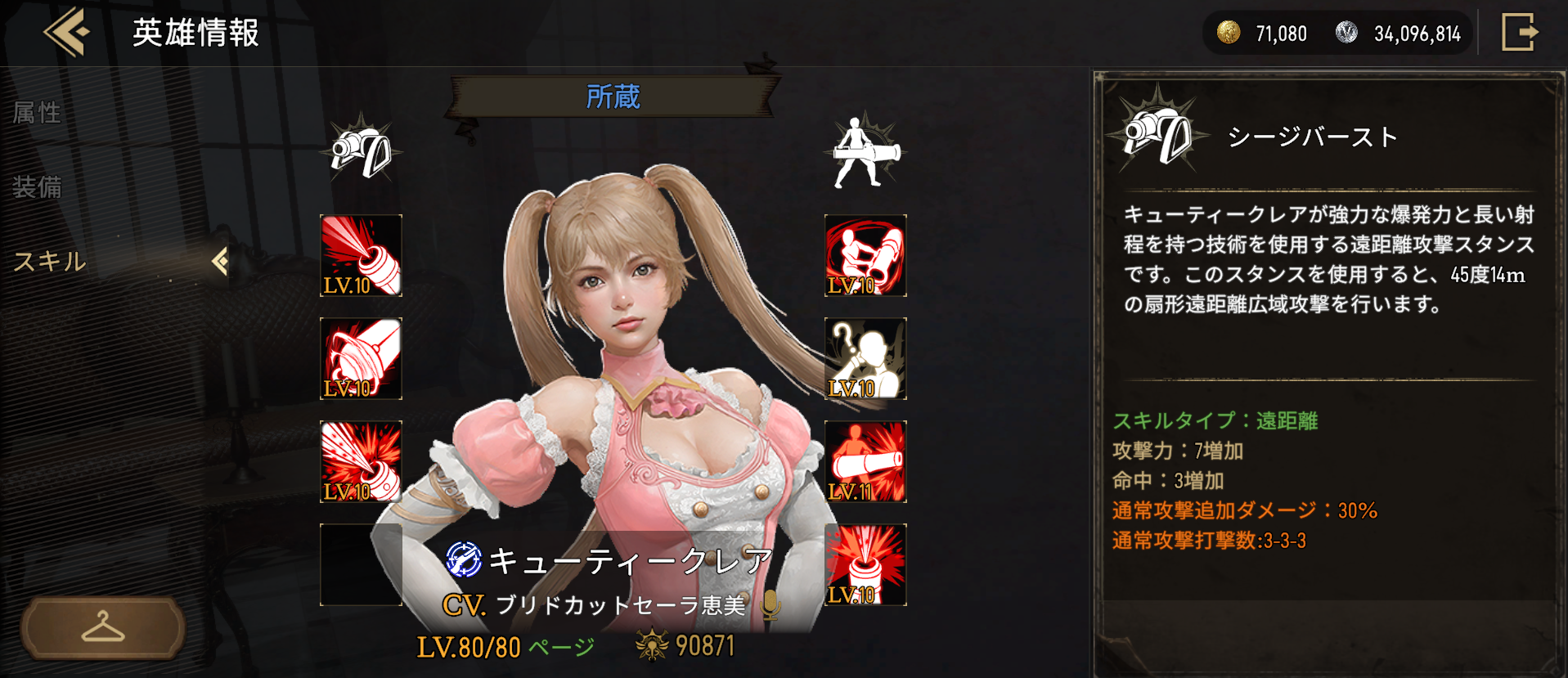Open the 装備 tab
The height and width of the screenshot is (678, 1568).
[x=37, y=187]
